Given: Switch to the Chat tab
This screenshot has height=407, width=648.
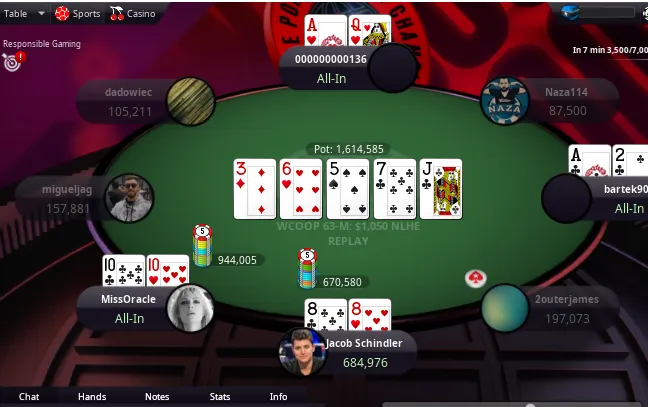Looking at the screenshot, I should tap(29, 397).
